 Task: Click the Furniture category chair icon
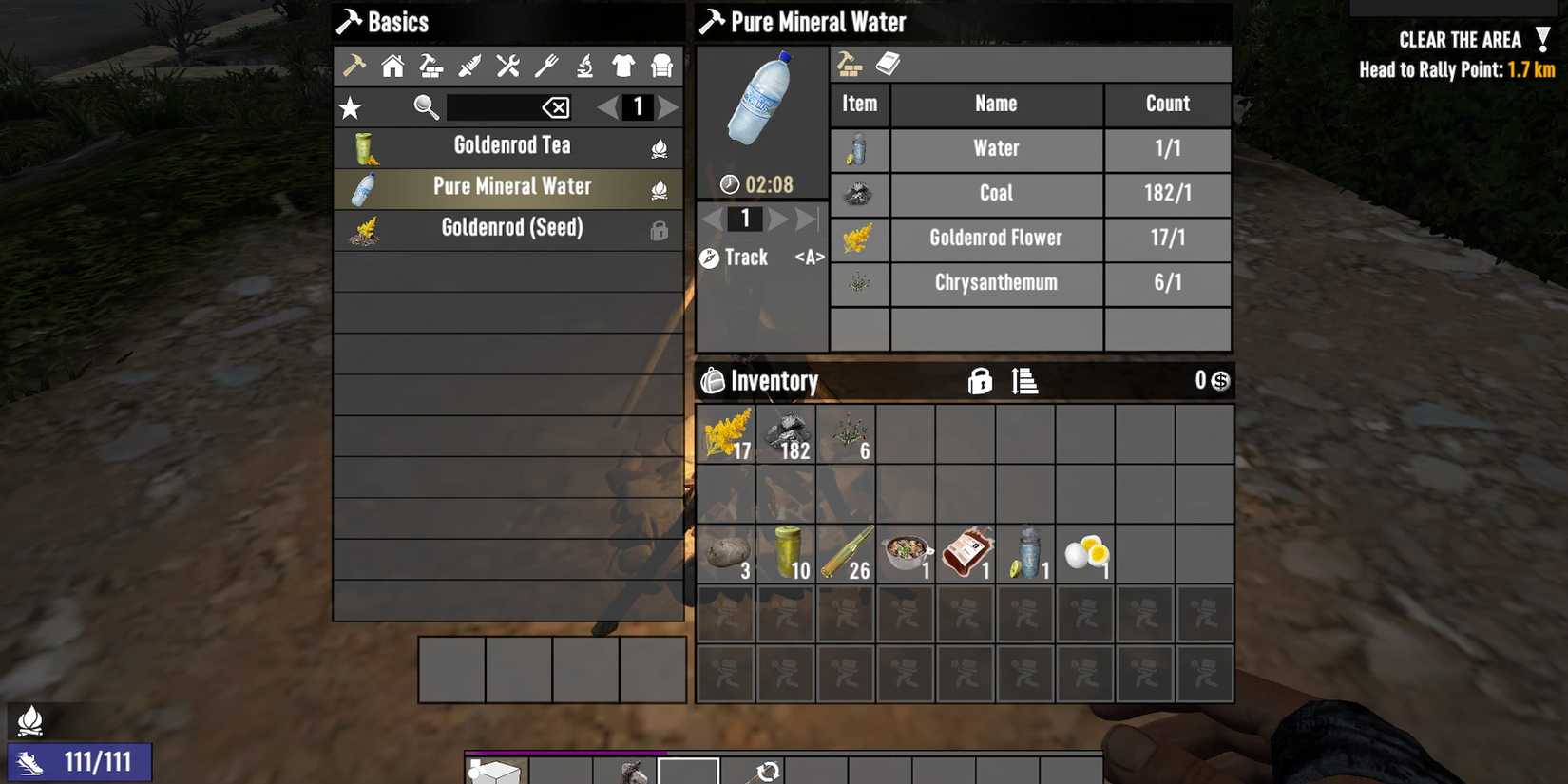661,67
